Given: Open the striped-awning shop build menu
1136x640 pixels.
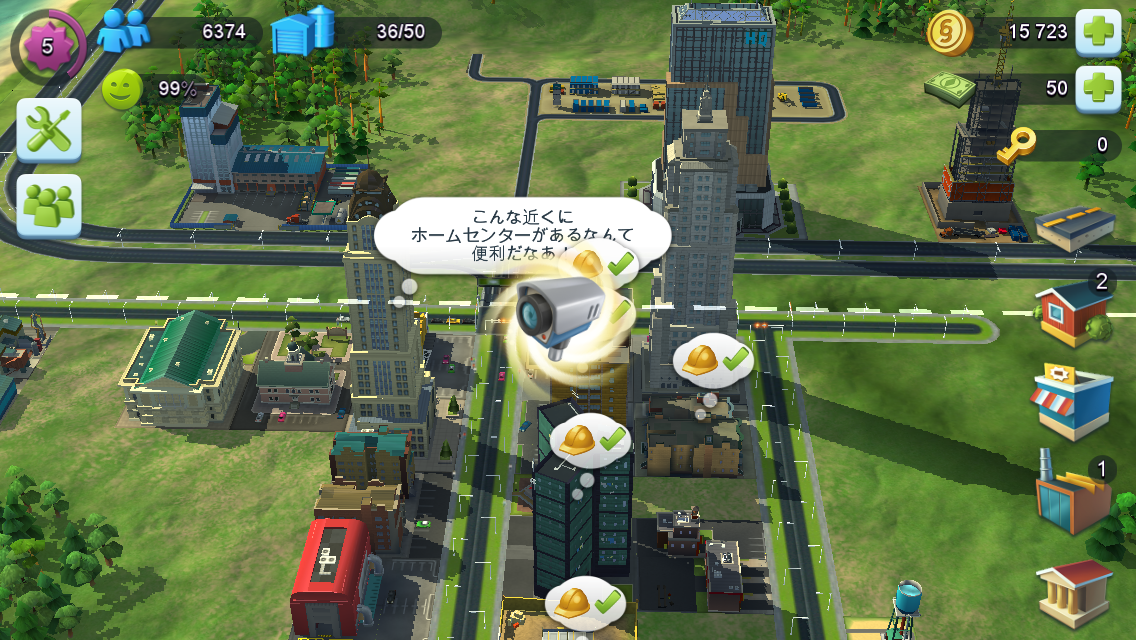Looking at the screenshot, I should (x=1072, y=402).
